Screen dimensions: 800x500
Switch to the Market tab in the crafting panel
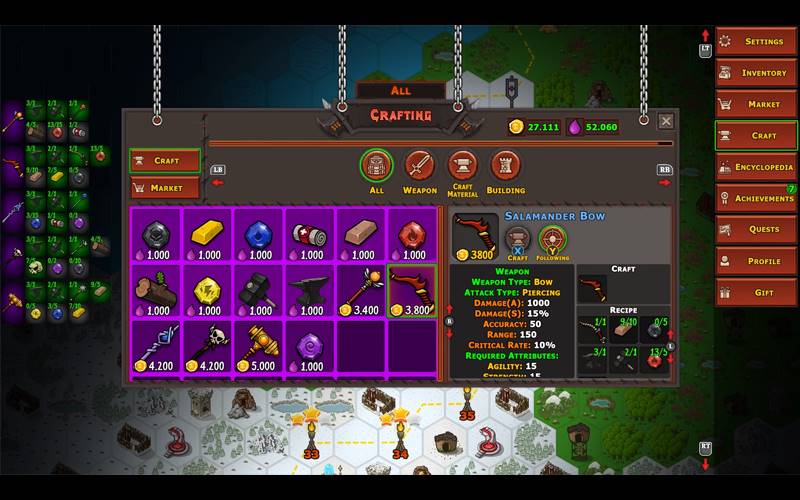pyautogui.click(x=165, y=188)
